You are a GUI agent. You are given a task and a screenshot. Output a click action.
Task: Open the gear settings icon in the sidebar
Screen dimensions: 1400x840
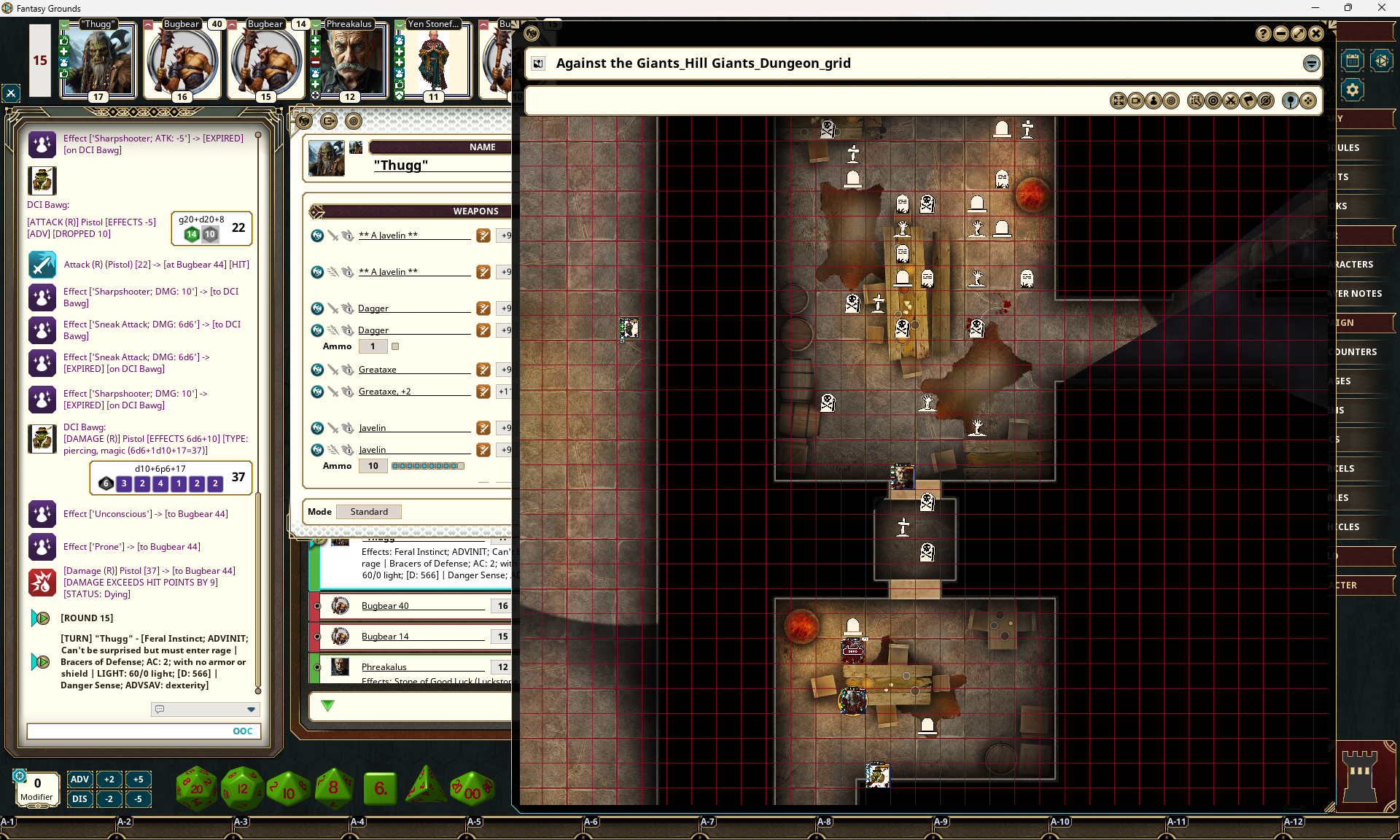pyautogui.click(x=1353, y=90)
